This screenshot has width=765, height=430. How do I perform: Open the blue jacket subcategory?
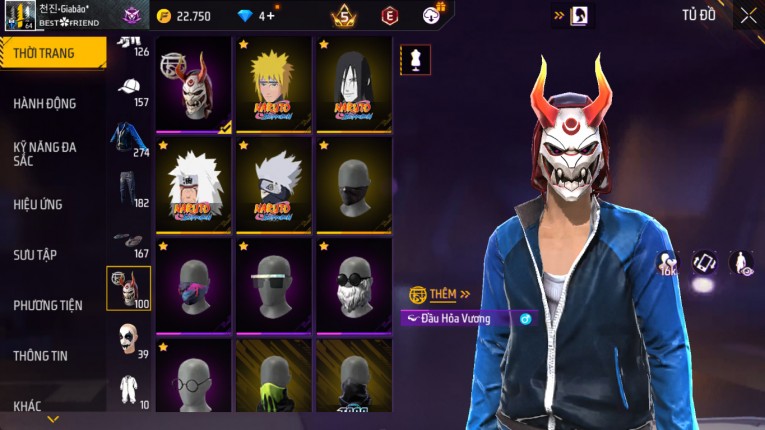[126, 139]
